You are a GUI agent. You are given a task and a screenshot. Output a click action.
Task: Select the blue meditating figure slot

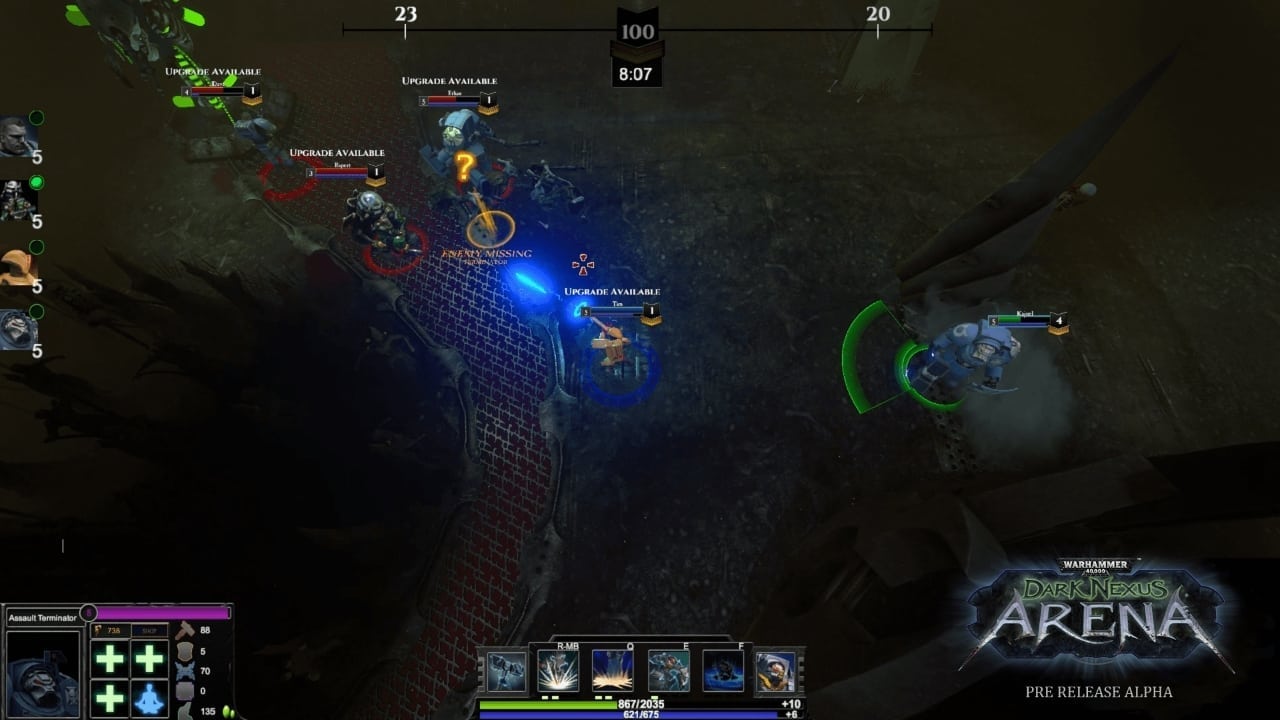[x=149, y=697]
